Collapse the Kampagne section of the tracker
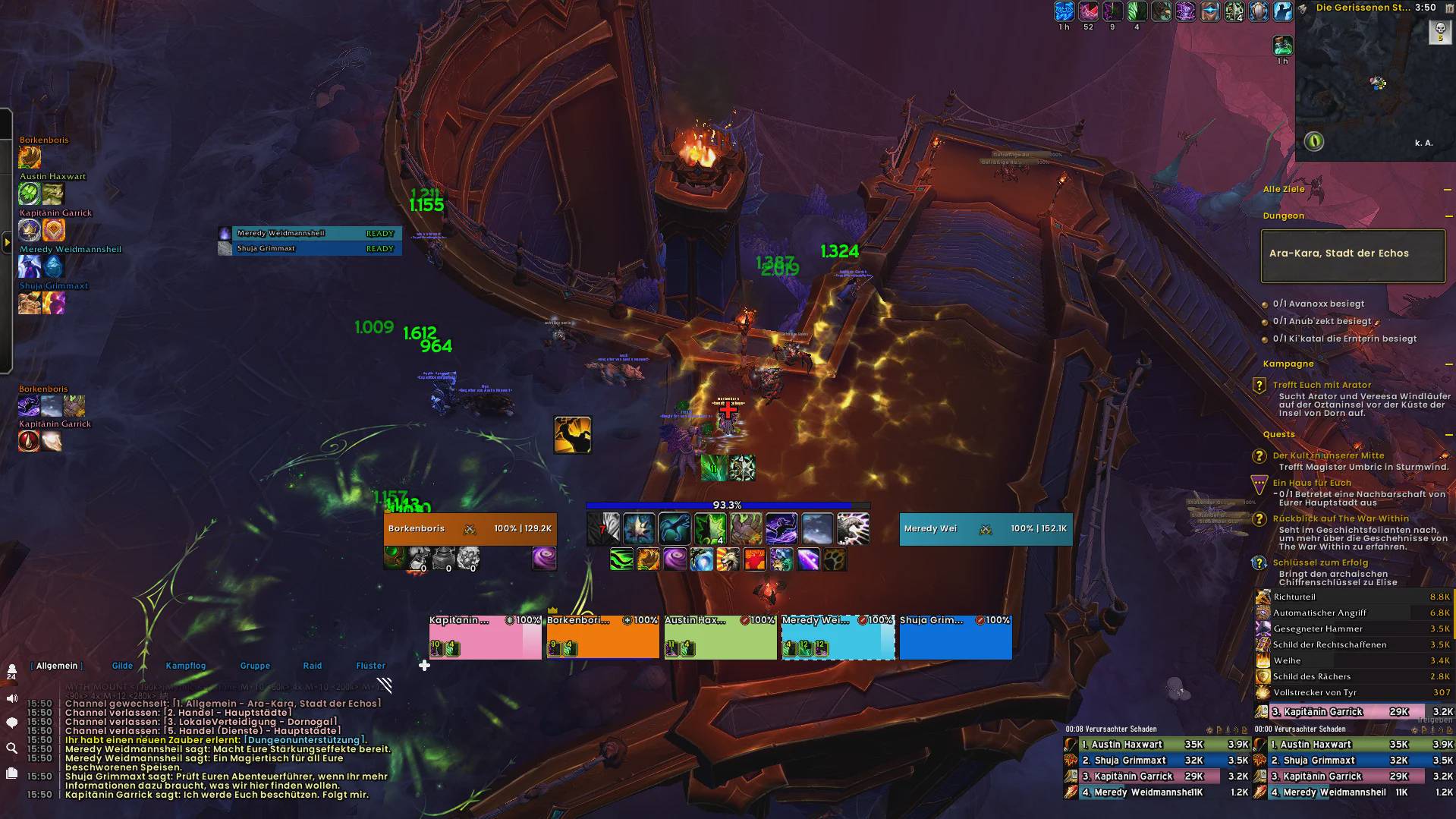The height and width of the screenshot is (819, 1456). coord(1447,364)
